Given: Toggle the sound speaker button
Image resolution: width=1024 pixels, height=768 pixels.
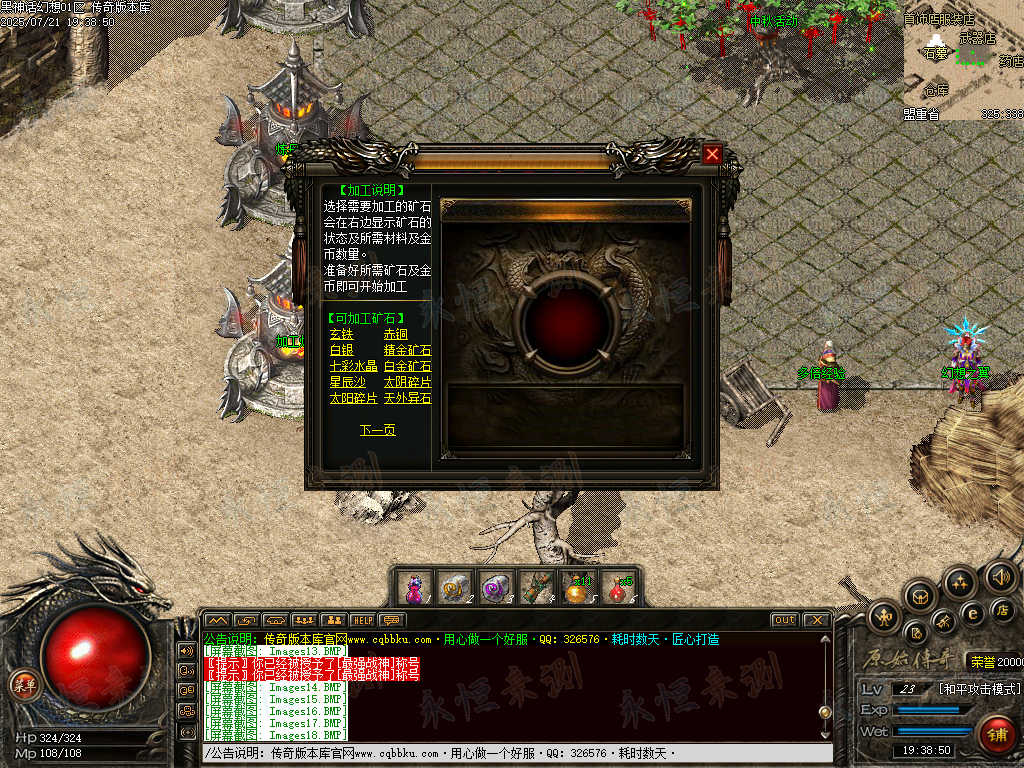Looking at the screenshot, I should (1000, 576).
